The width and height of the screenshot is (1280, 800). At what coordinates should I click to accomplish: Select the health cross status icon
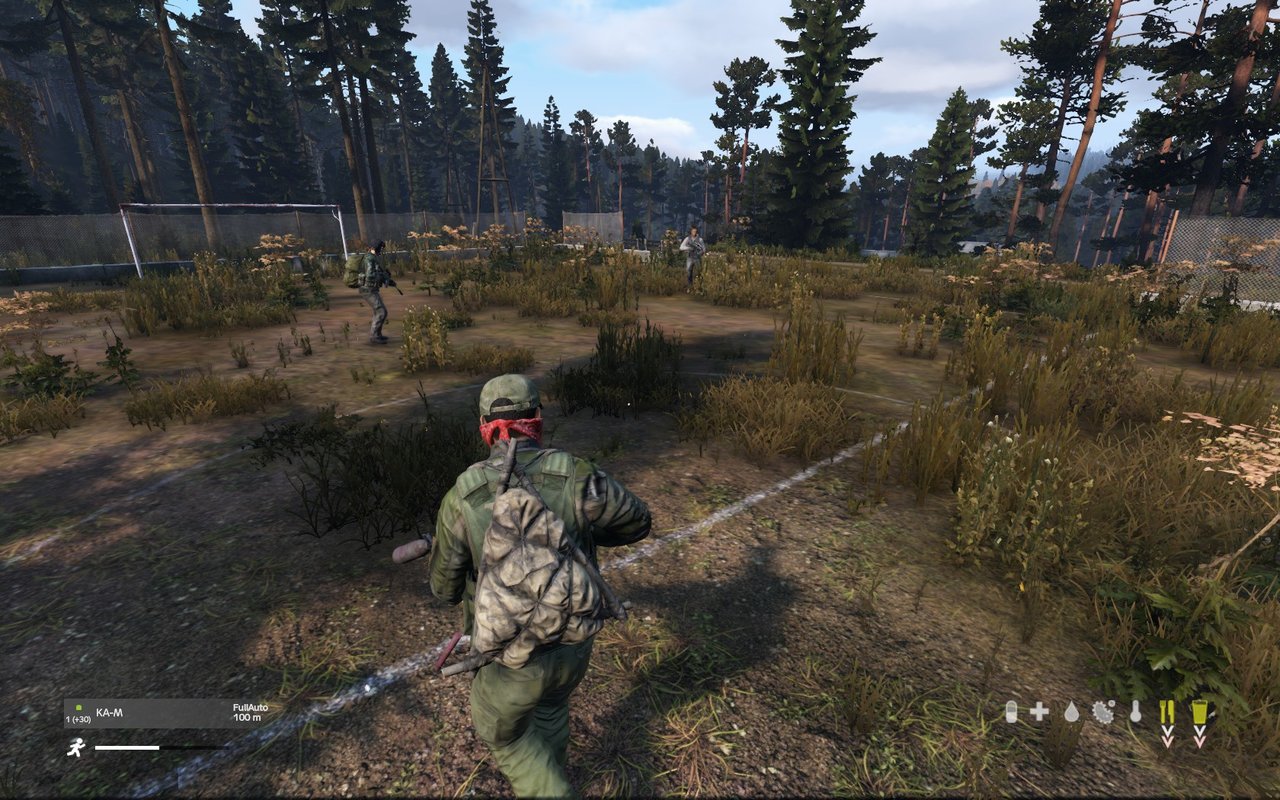pos(1038,710)
